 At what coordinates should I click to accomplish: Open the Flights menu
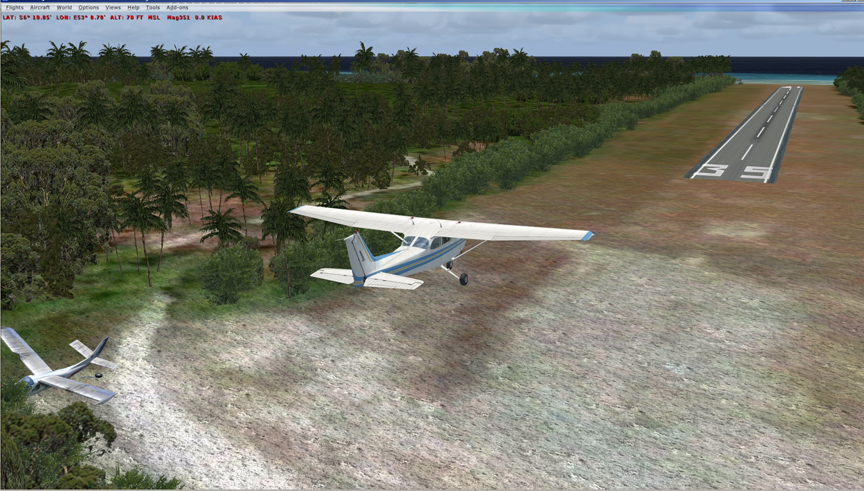(x=14, y=7)
